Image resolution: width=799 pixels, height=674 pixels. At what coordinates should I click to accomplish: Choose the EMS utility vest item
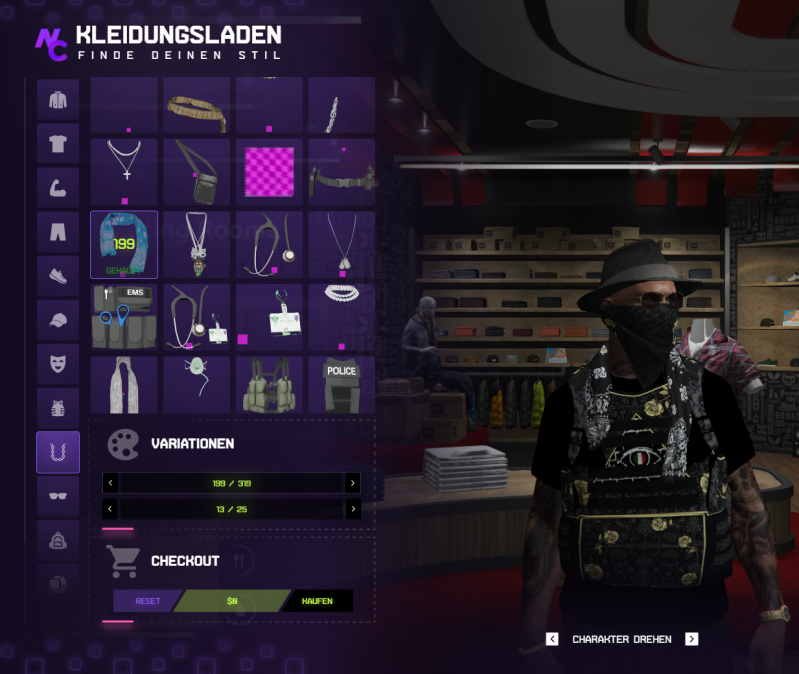(124, 316)
